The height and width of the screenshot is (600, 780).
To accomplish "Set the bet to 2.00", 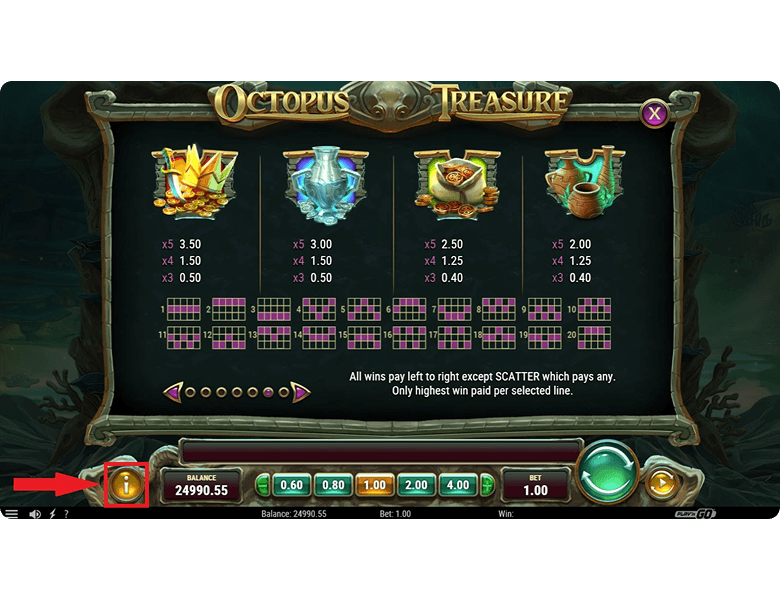I will [415, 485].
